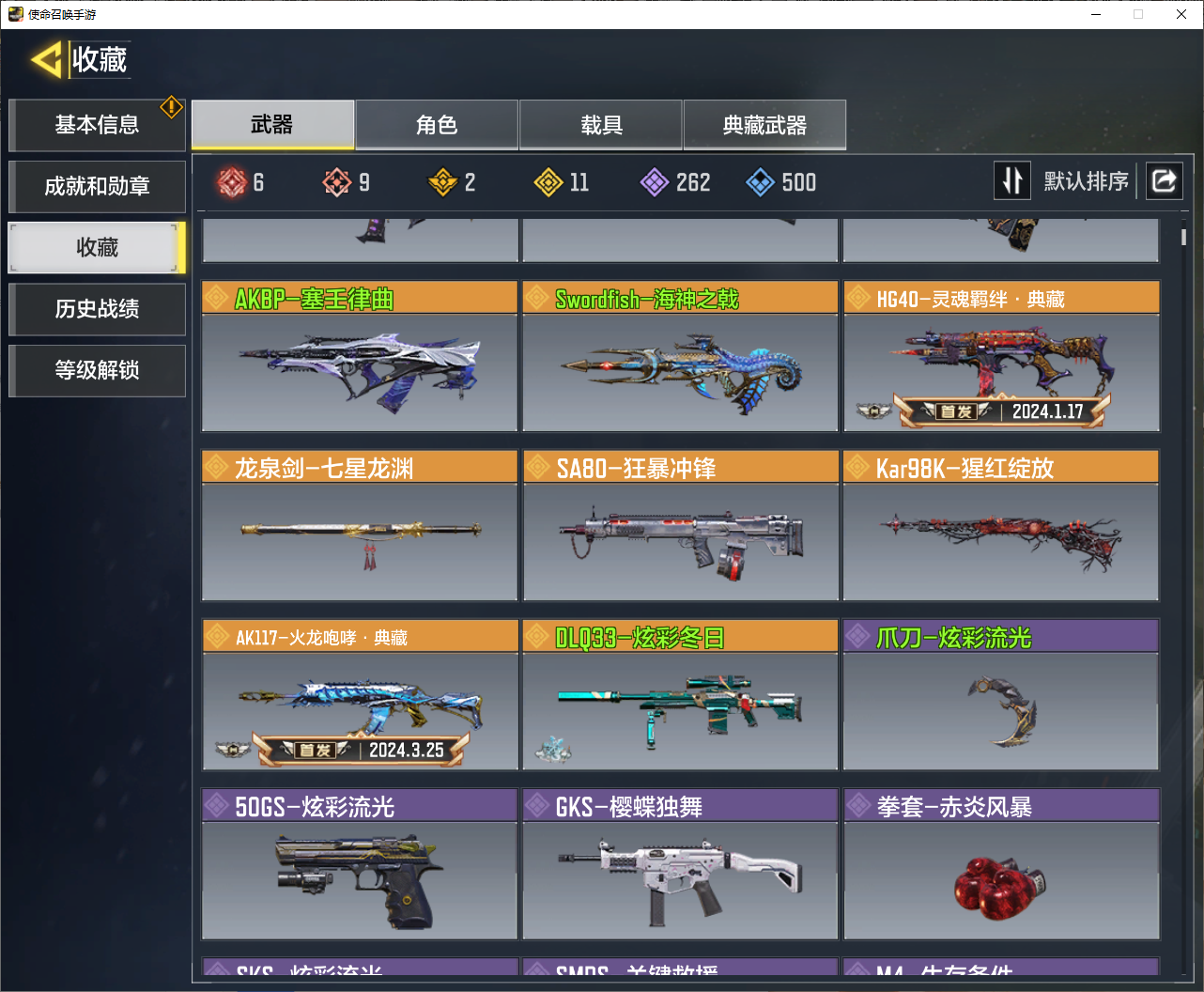Open the 成就和勋章 menu entry
Screen dimensions: 1204x992
(97, 186)
